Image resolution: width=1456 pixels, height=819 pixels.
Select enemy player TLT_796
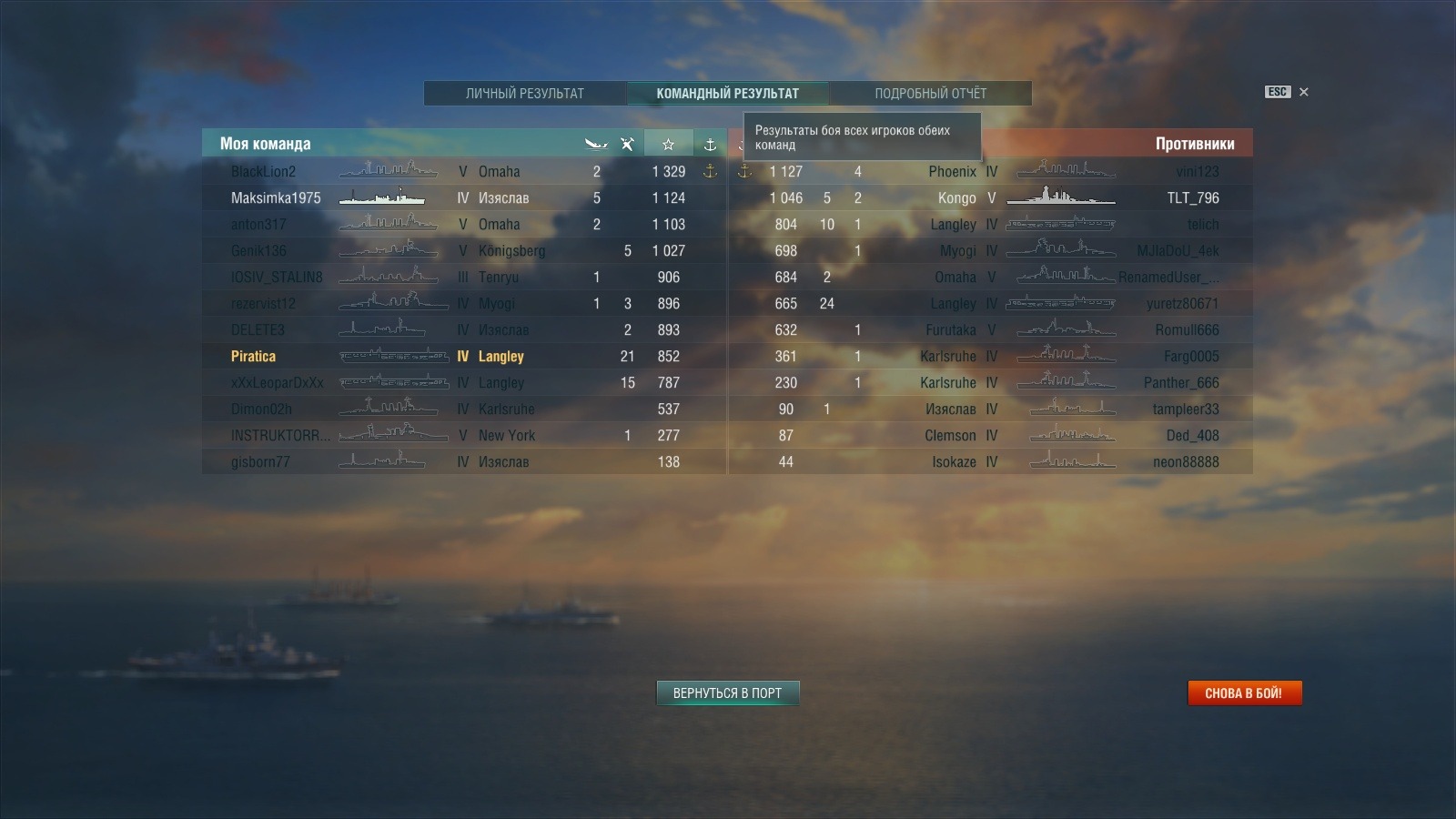click(x=1192, y=197)
